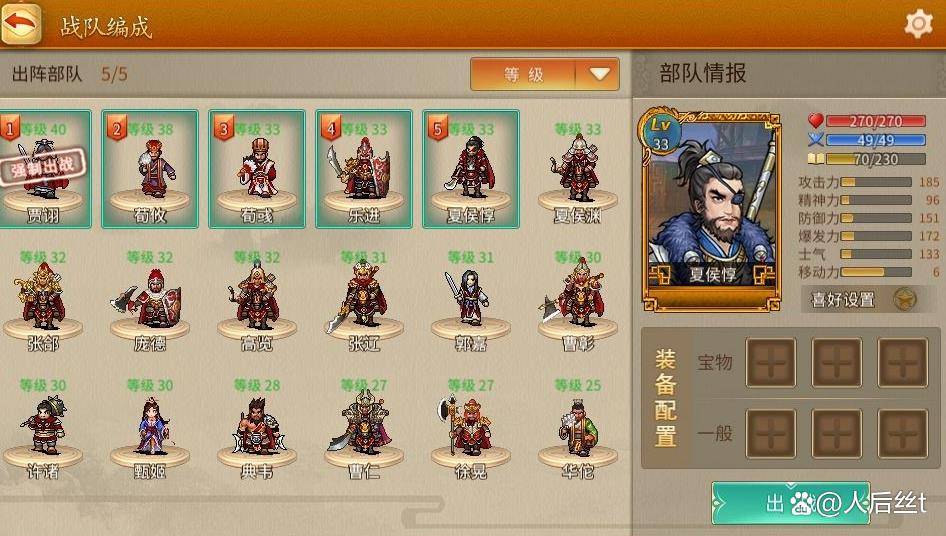Select general 张辽
This screenshot has width=946, height=536.
[x=363, y=300]
